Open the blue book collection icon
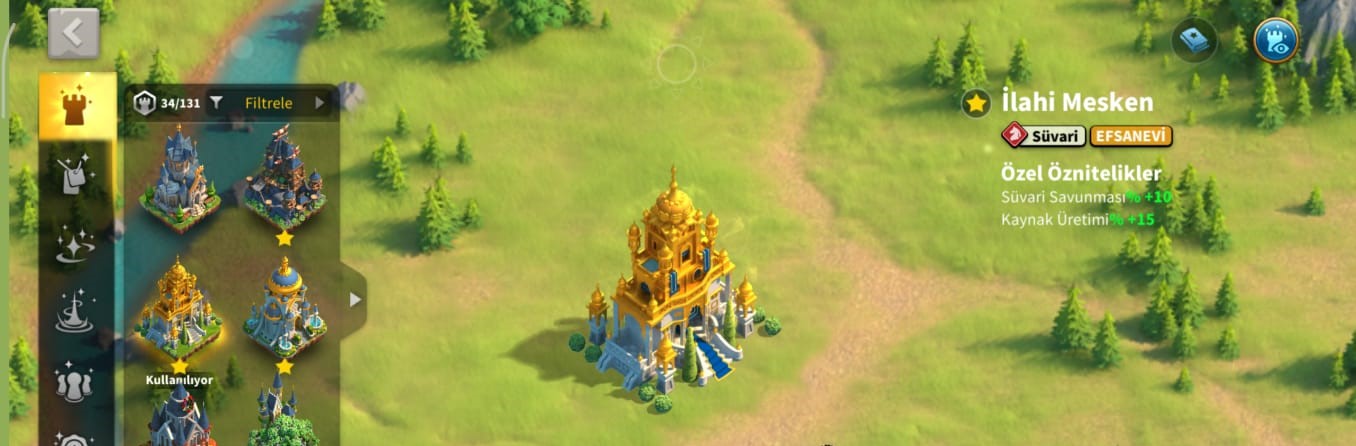 click(1194, 40)
